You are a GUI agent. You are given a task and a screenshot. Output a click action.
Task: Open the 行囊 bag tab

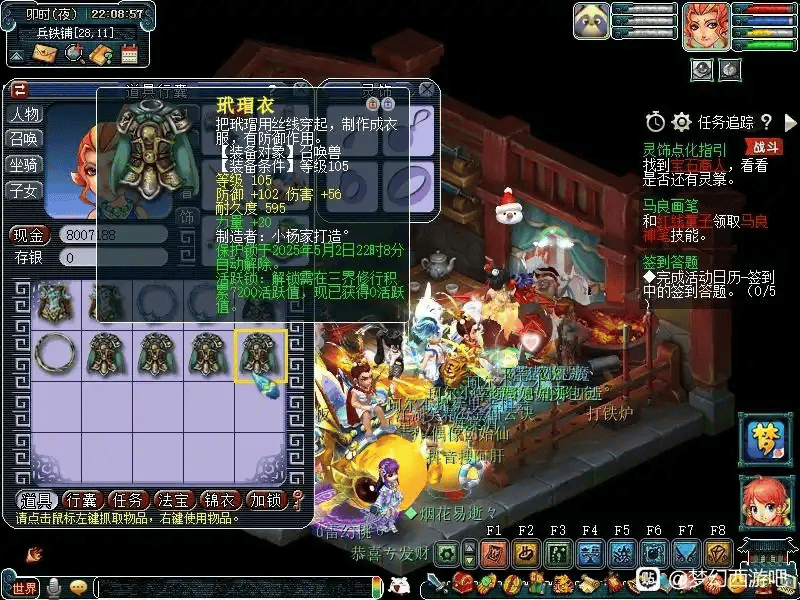click(x=80, y=500)
